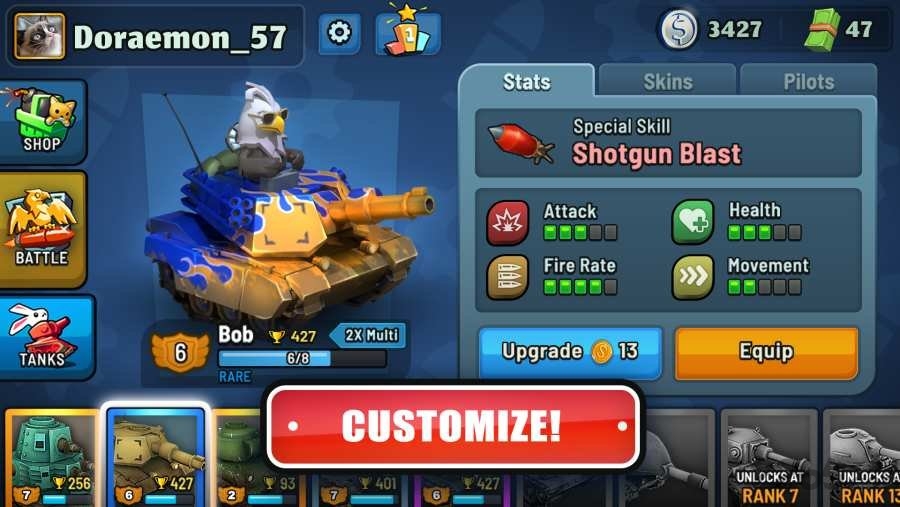Click the 2X Multi badge

(x=368, y=336)
